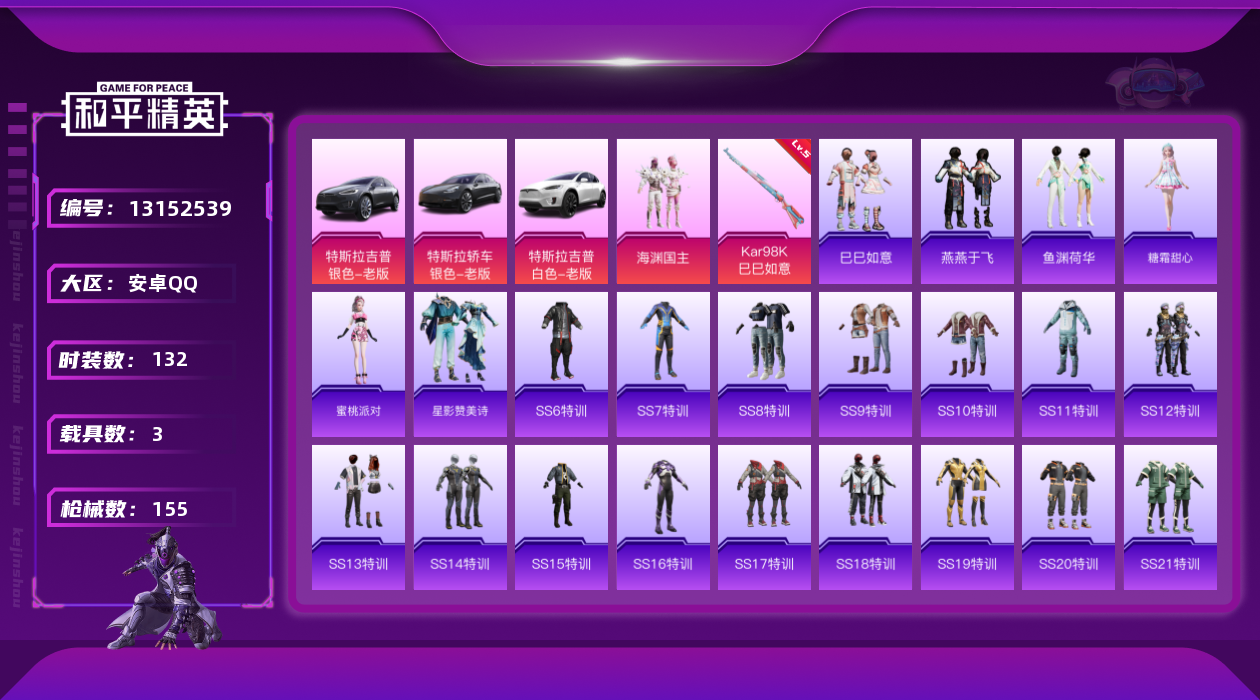
Task: Select the SS21特训 green outfit tile
Action: click(1170, 517)
